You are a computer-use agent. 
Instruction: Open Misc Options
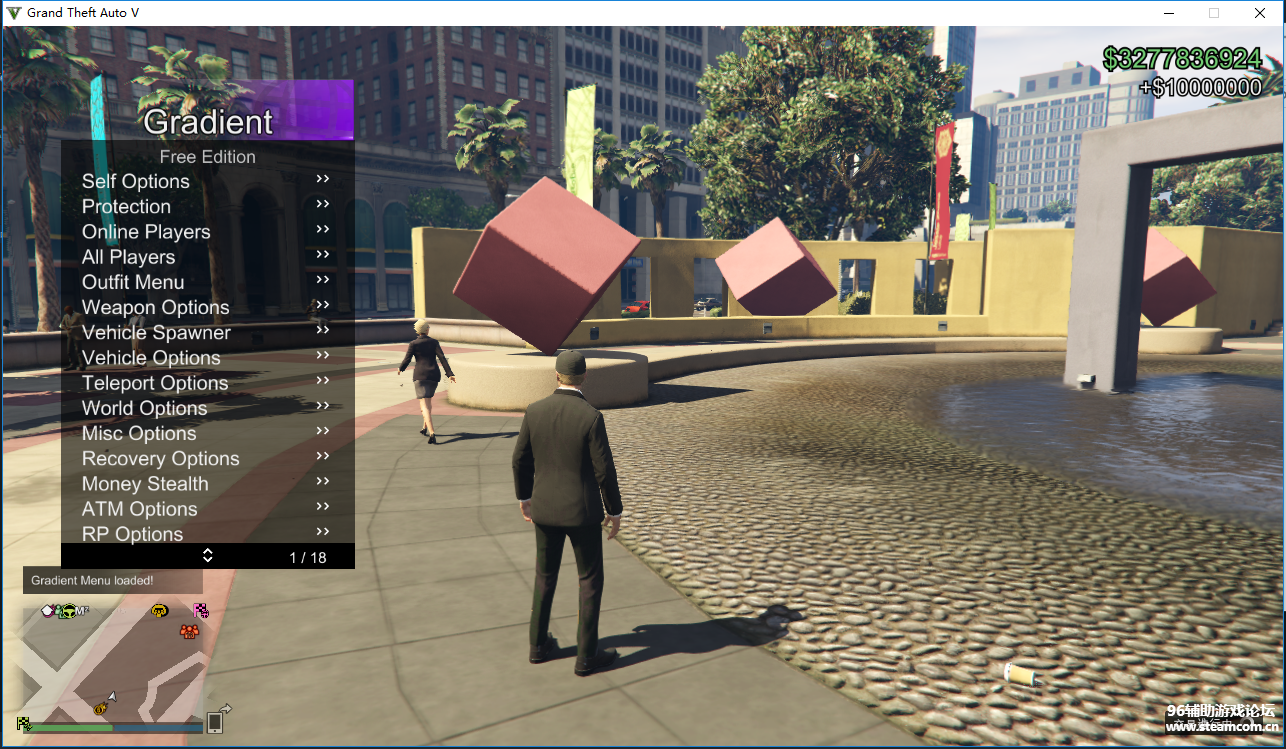point(139,433)
